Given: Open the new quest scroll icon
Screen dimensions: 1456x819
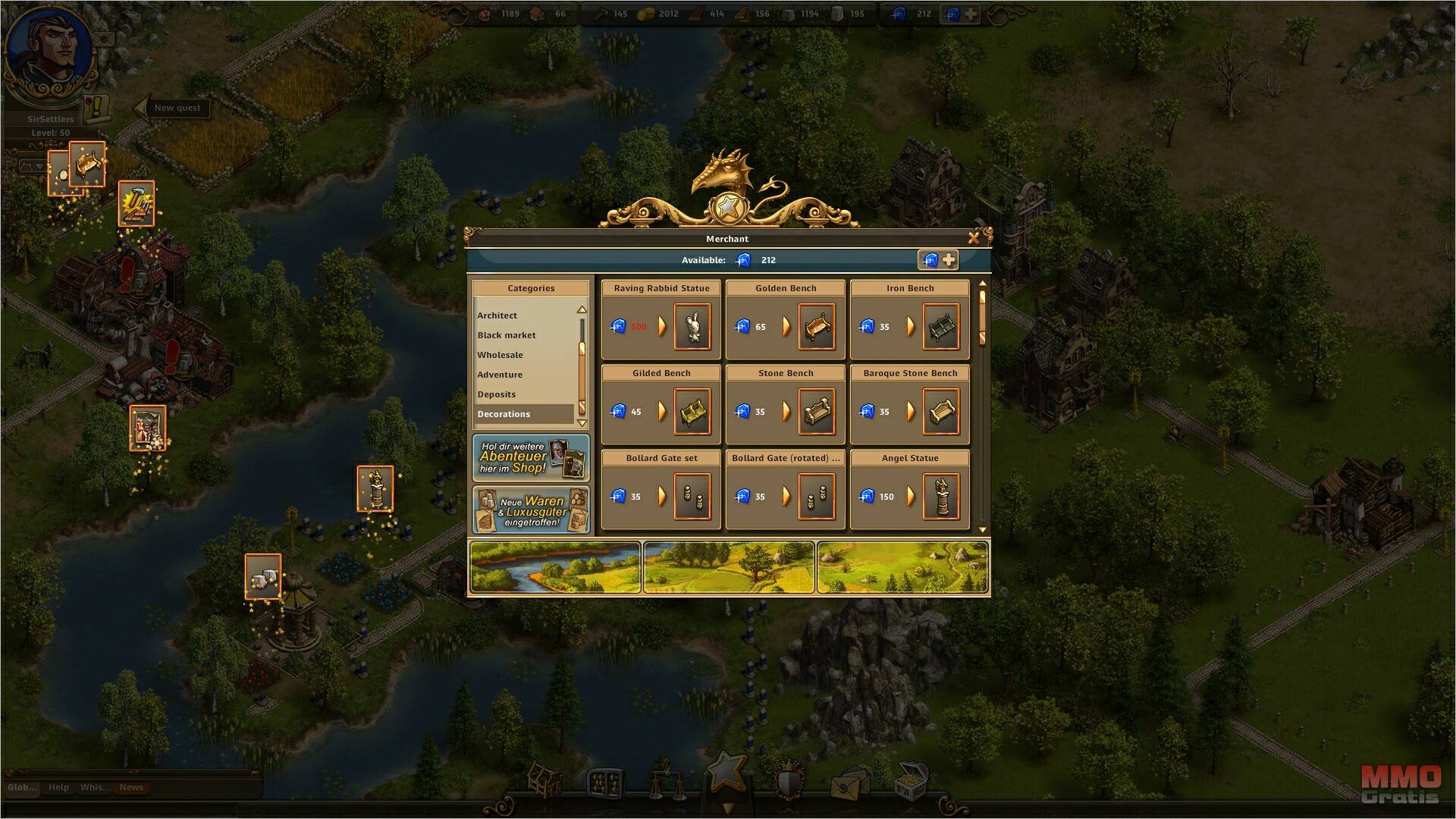Looking at the screenshot, I should coord(96,108).
